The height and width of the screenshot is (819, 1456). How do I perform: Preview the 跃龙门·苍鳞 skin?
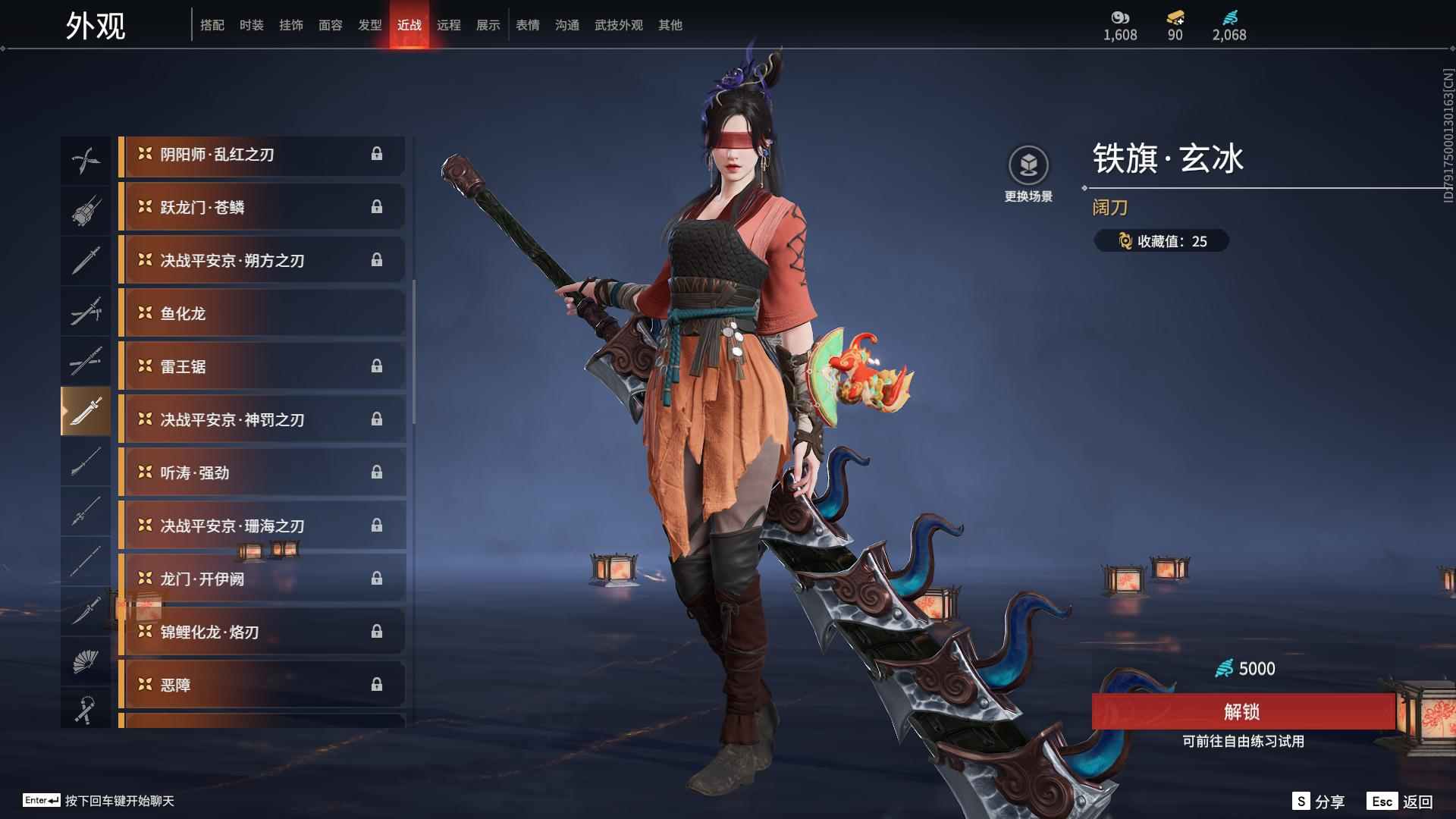pyautogui.click(x=262, y=207)
